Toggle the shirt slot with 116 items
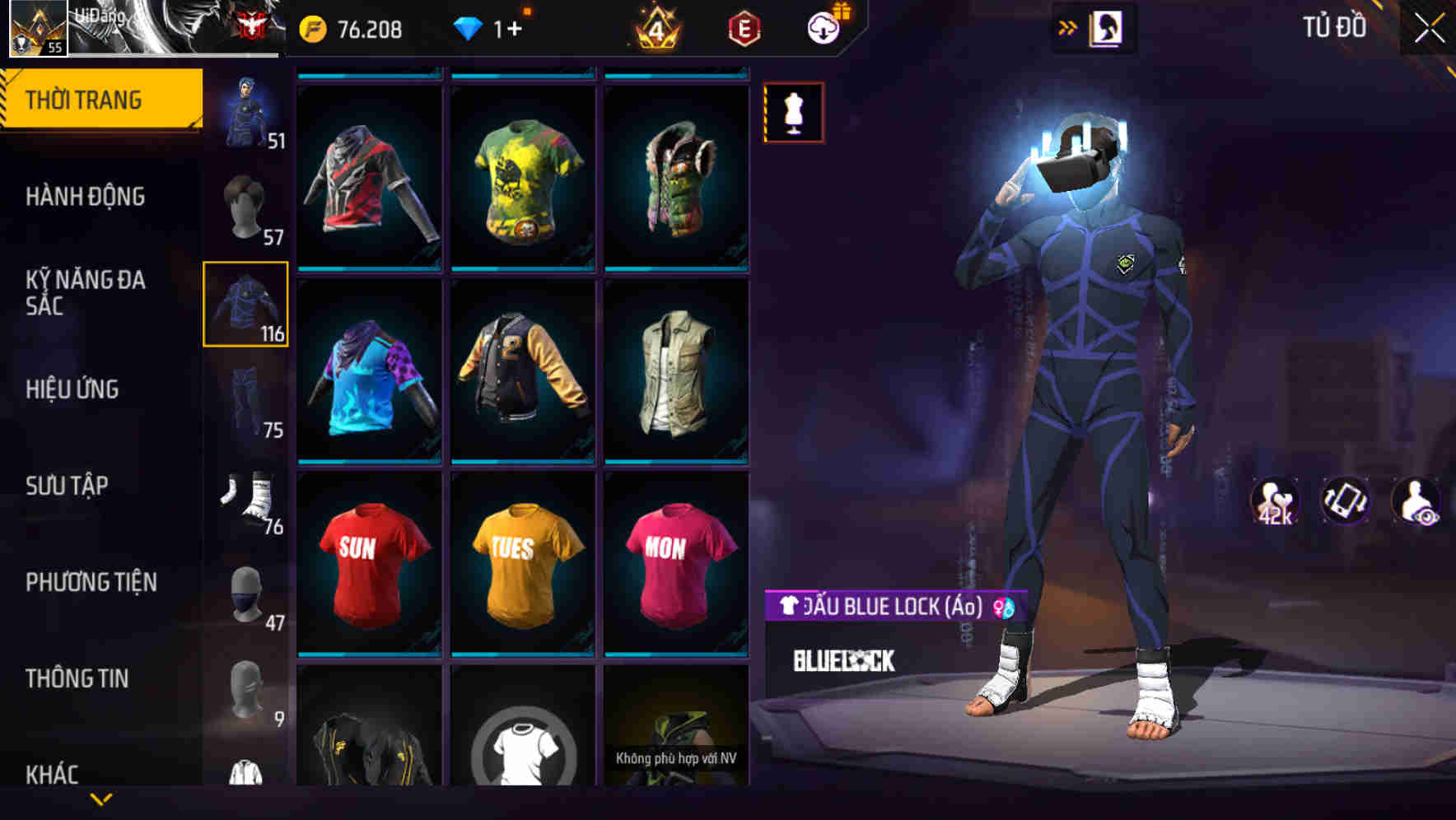This screenshot has height=820, width=1456. point(245,304)
